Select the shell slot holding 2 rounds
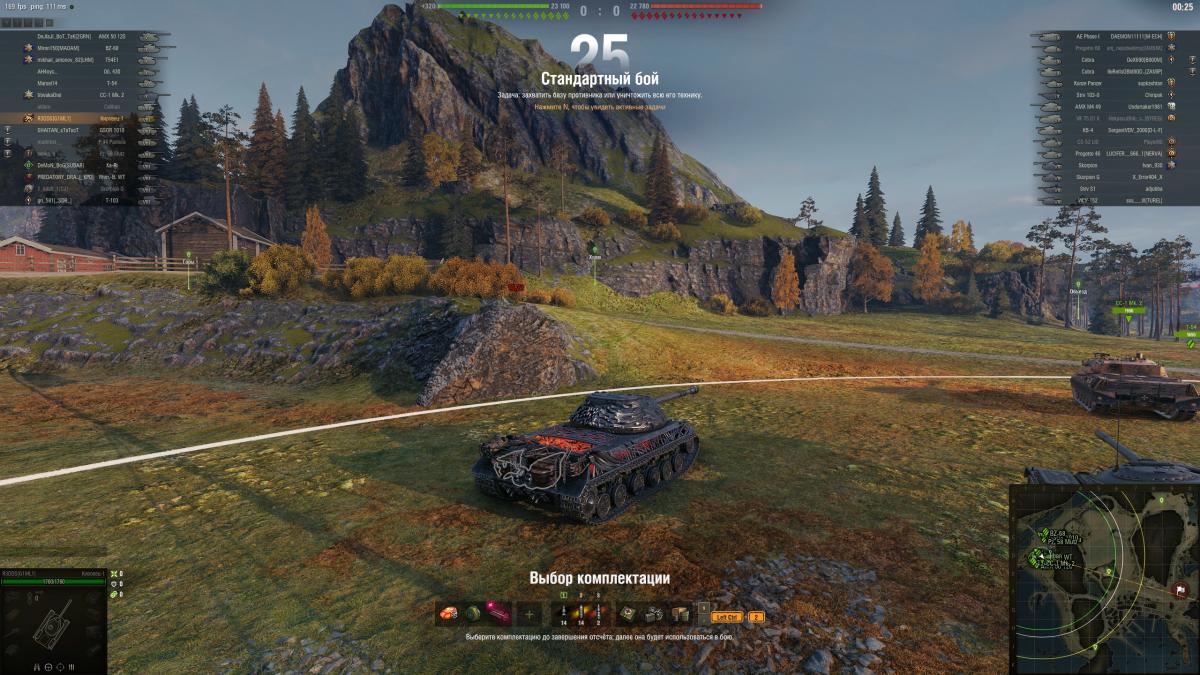 click(x=598, y=614)
